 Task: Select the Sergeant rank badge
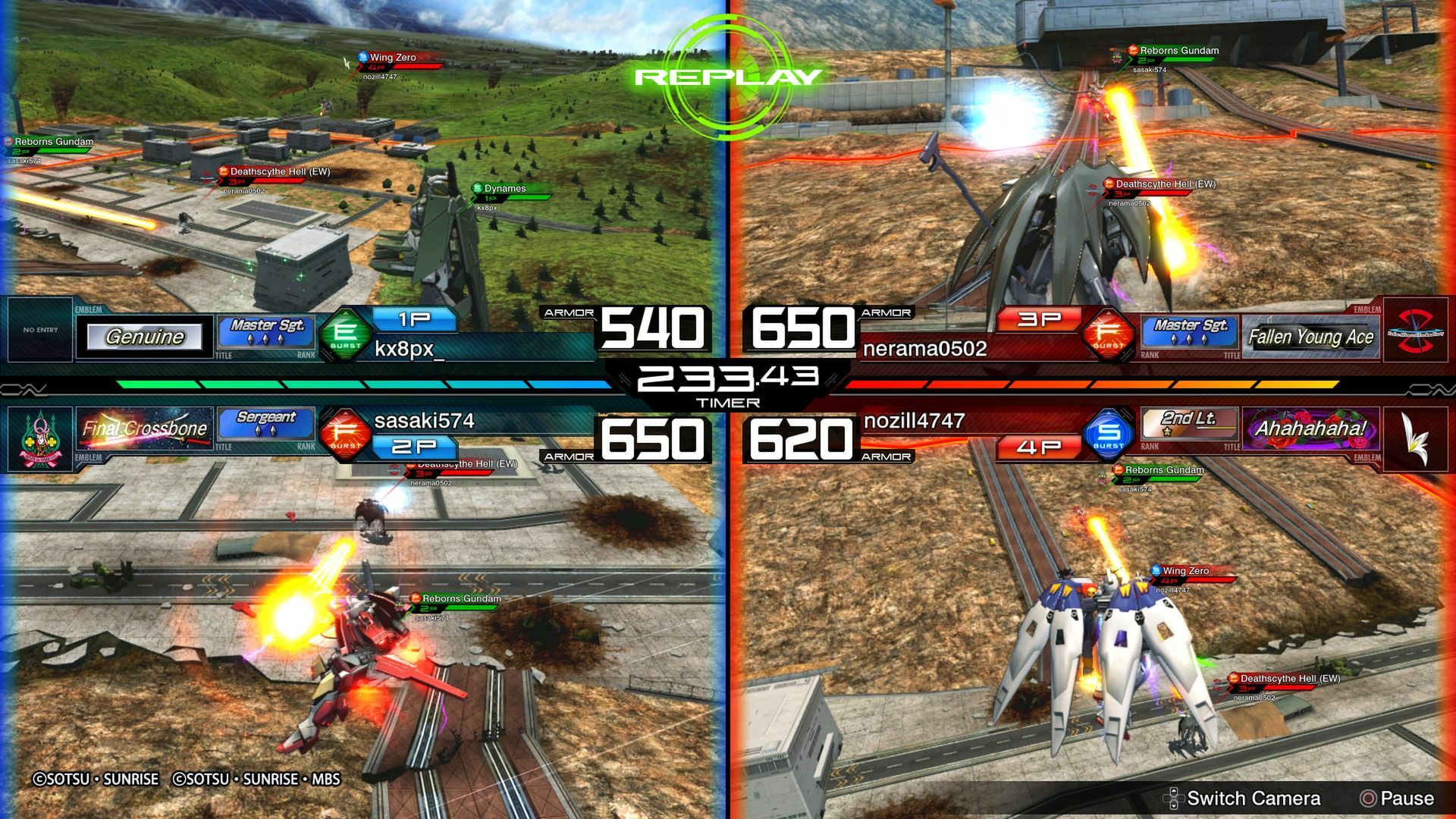[x=265, y=422]
